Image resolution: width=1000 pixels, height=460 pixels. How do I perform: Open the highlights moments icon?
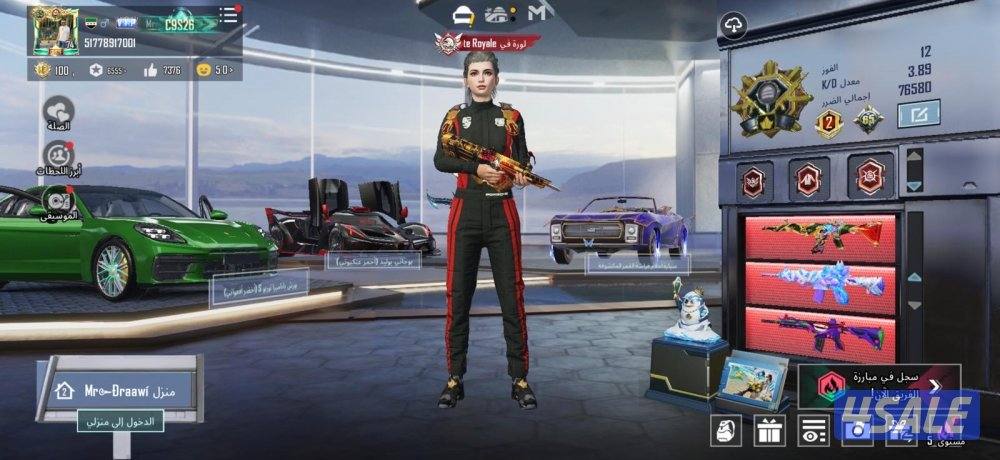coord(59,156)
